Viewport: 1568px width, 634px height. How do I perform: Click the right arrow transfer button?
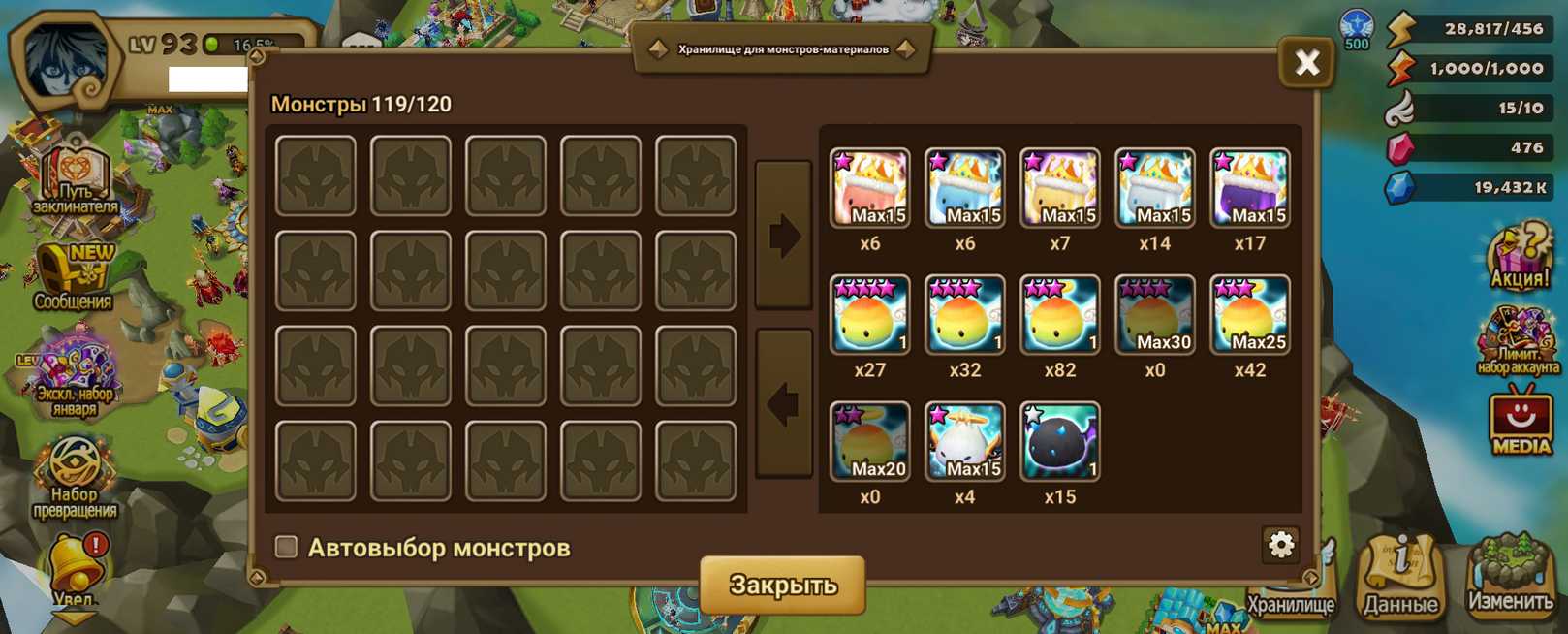(x=783, y=236)
